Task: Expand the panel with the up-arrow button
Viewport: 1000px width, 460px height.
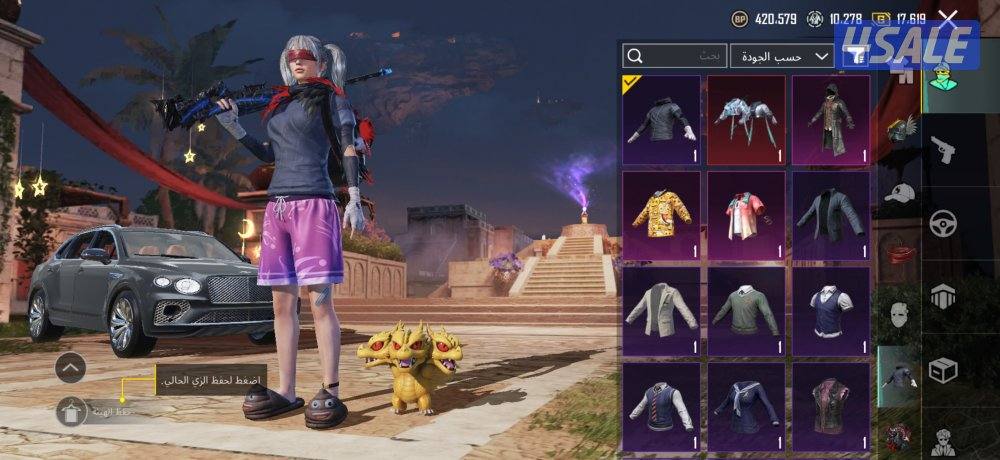Action: [70, 368]
